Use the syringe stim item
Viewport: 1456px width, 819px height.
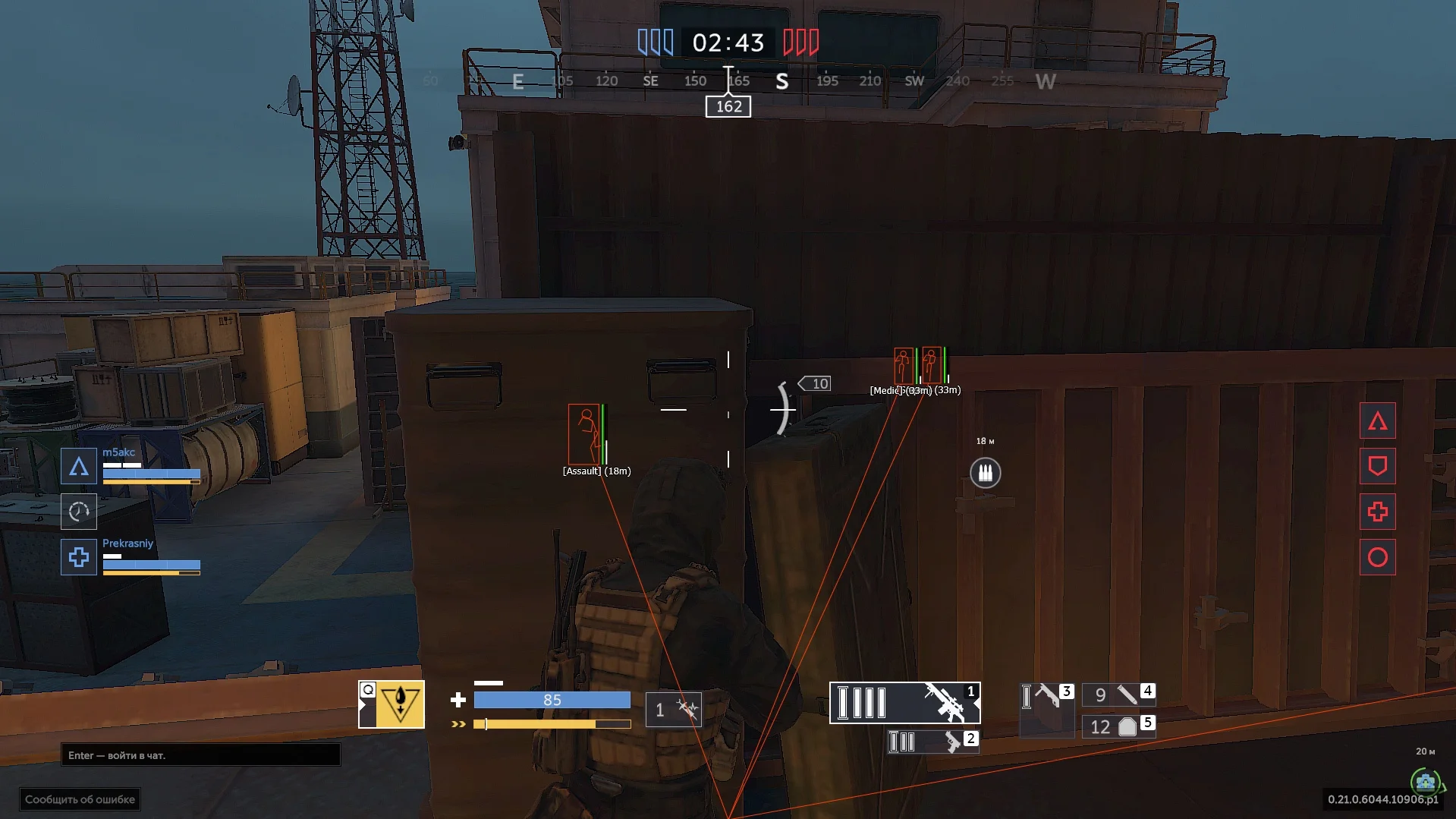pos(674,710)
